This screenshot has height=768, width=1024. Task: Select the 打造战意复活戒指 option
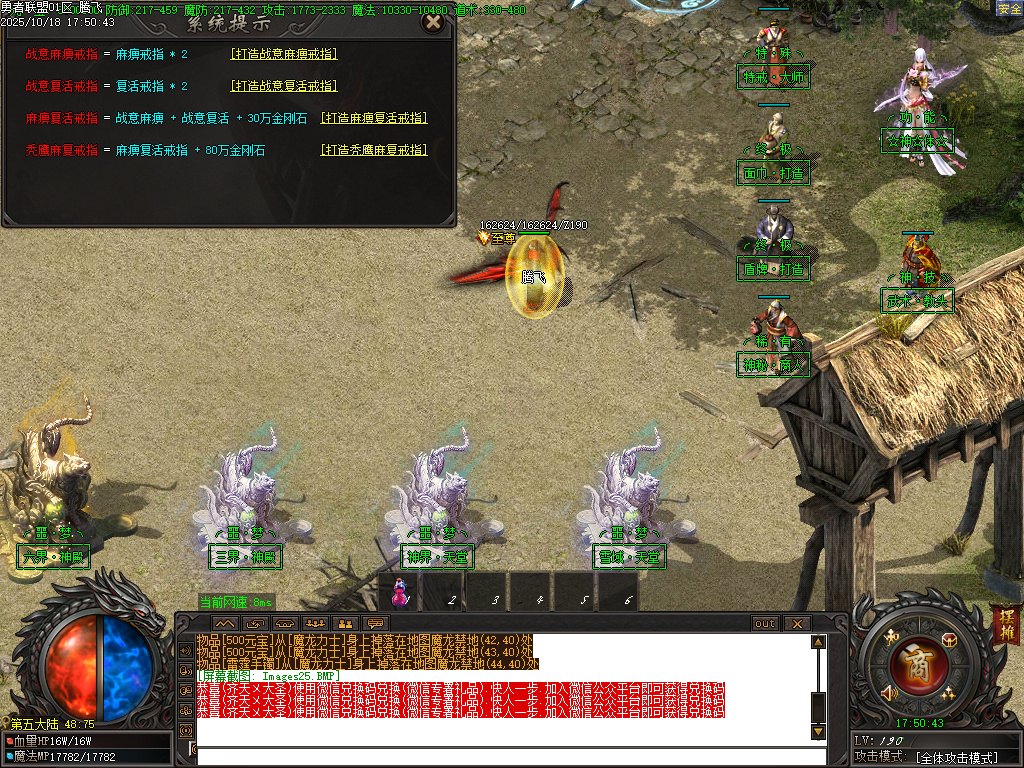pos(284,86)
